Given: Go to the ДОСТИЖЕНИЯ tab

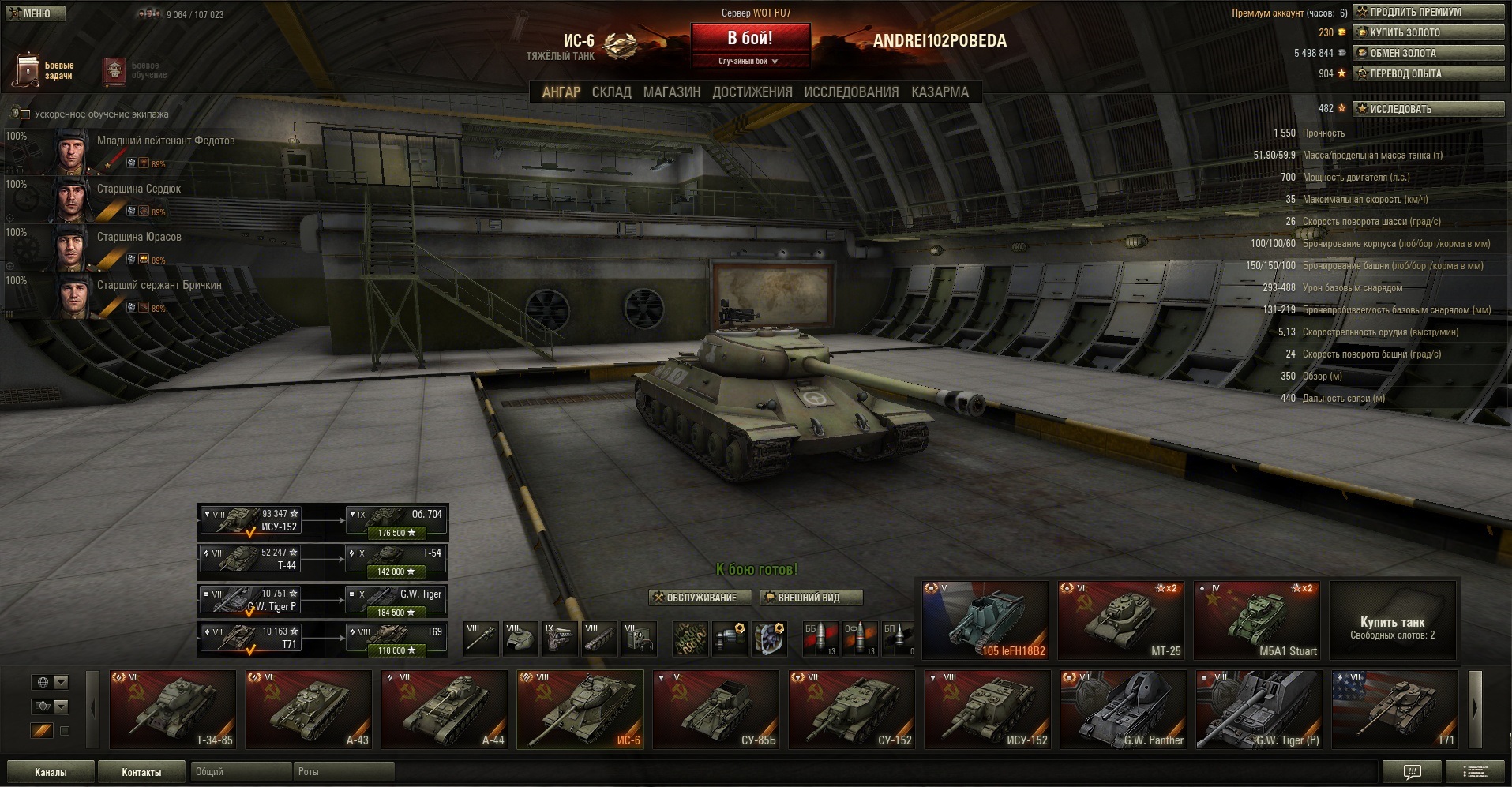Looking at the screenshot, I should pos(752,92).
